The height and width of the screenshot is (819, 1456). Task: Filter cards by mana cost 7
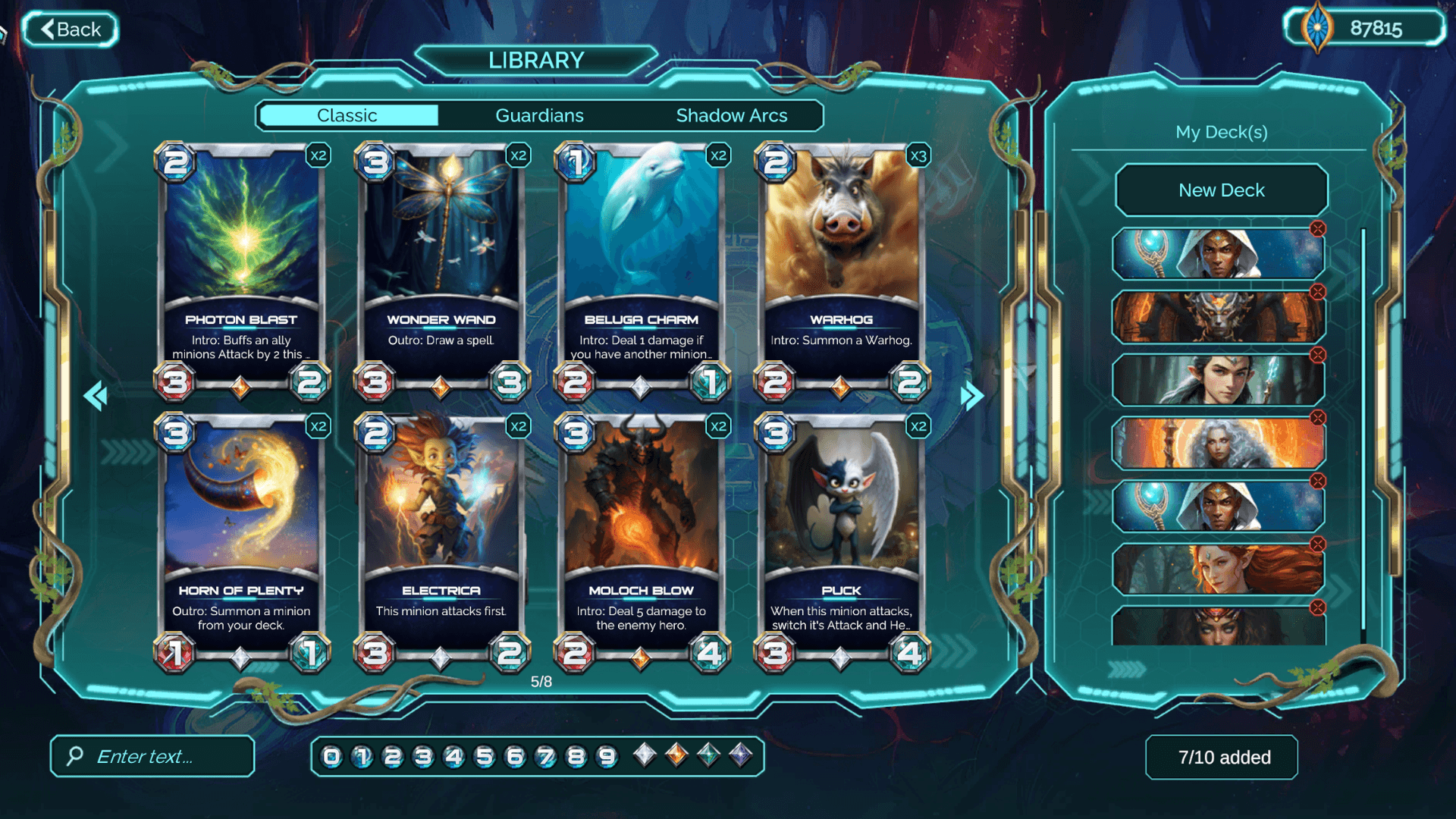point(544,756)
